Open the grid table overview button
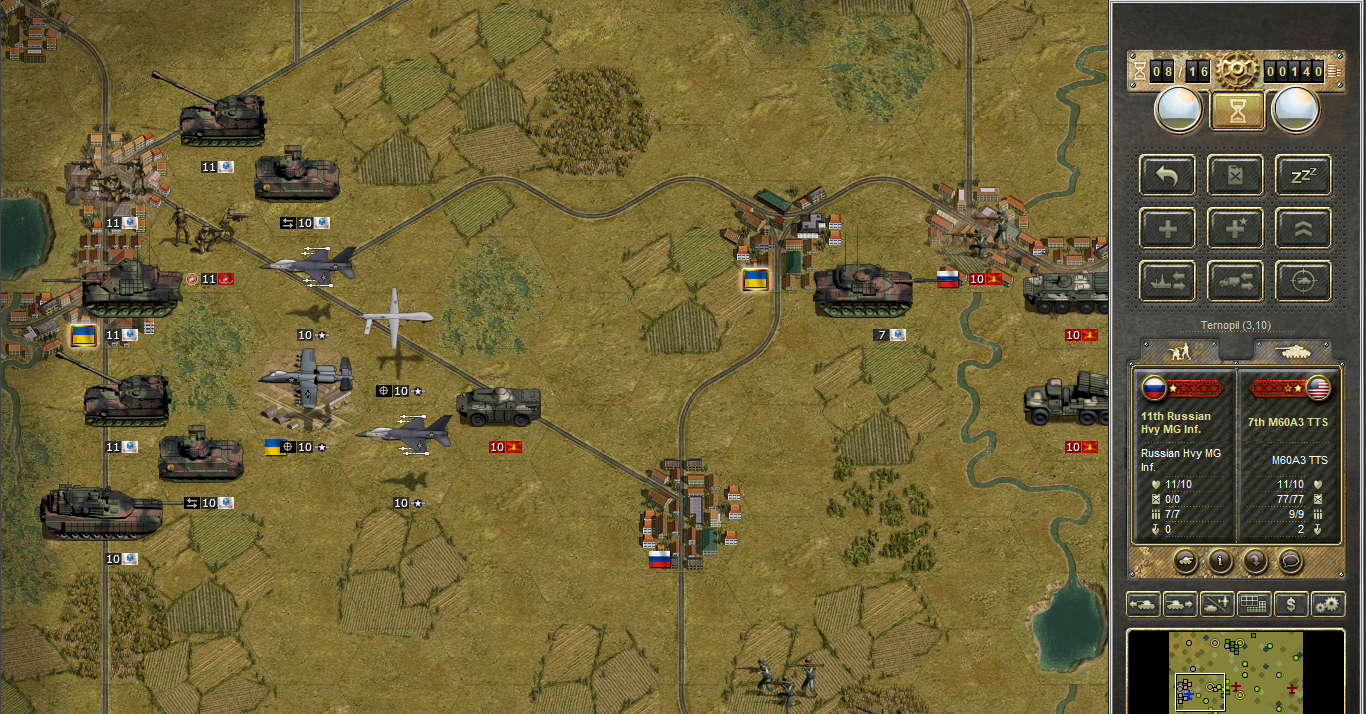This screenshot has width=1366, height=714. pos(1254,604)
